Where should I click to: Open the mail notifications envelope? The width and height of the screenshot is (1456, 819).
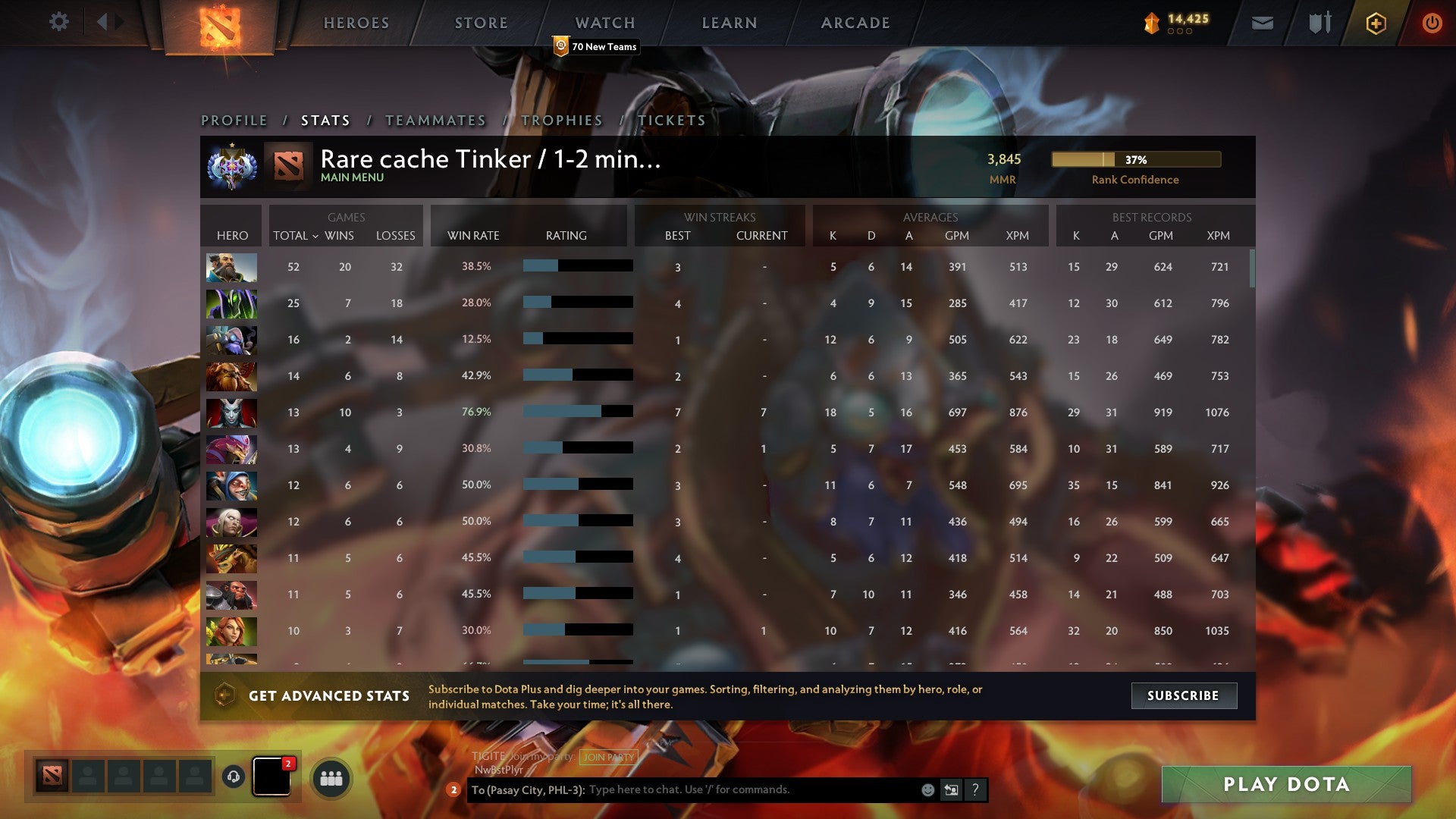[1262, 24]
